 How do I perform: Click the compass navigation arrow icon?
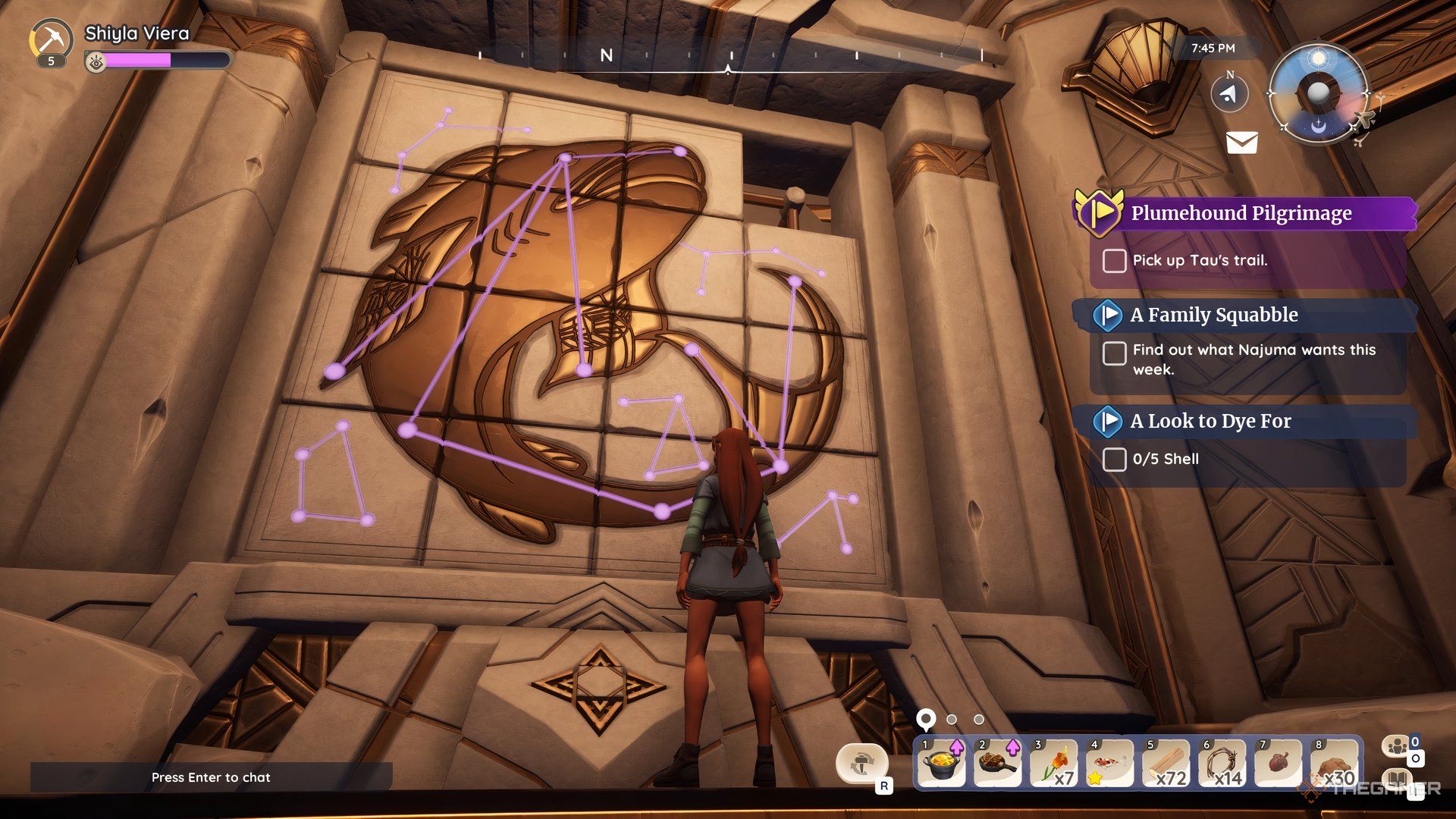click(x=1229, y=94)
